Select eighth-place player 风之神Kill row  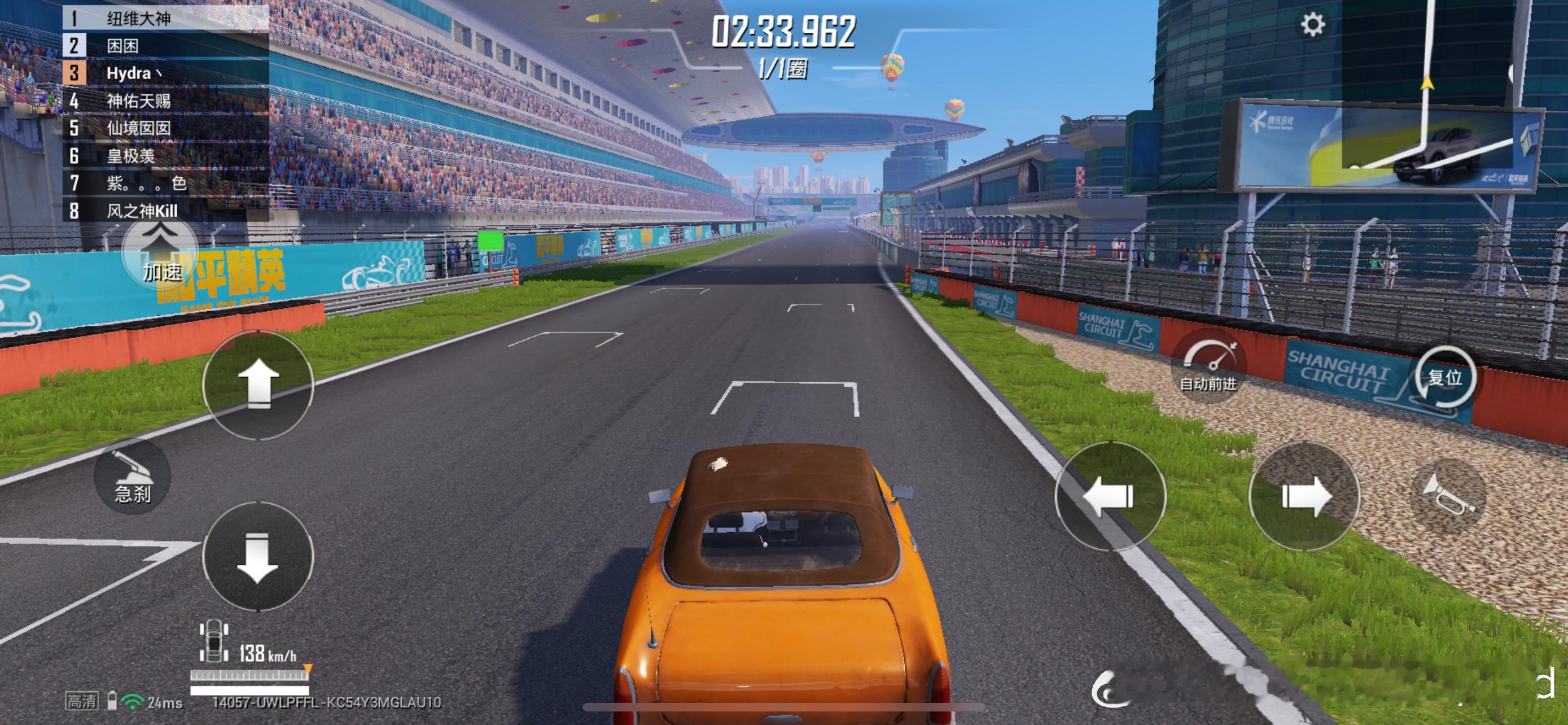click(165, 211)
